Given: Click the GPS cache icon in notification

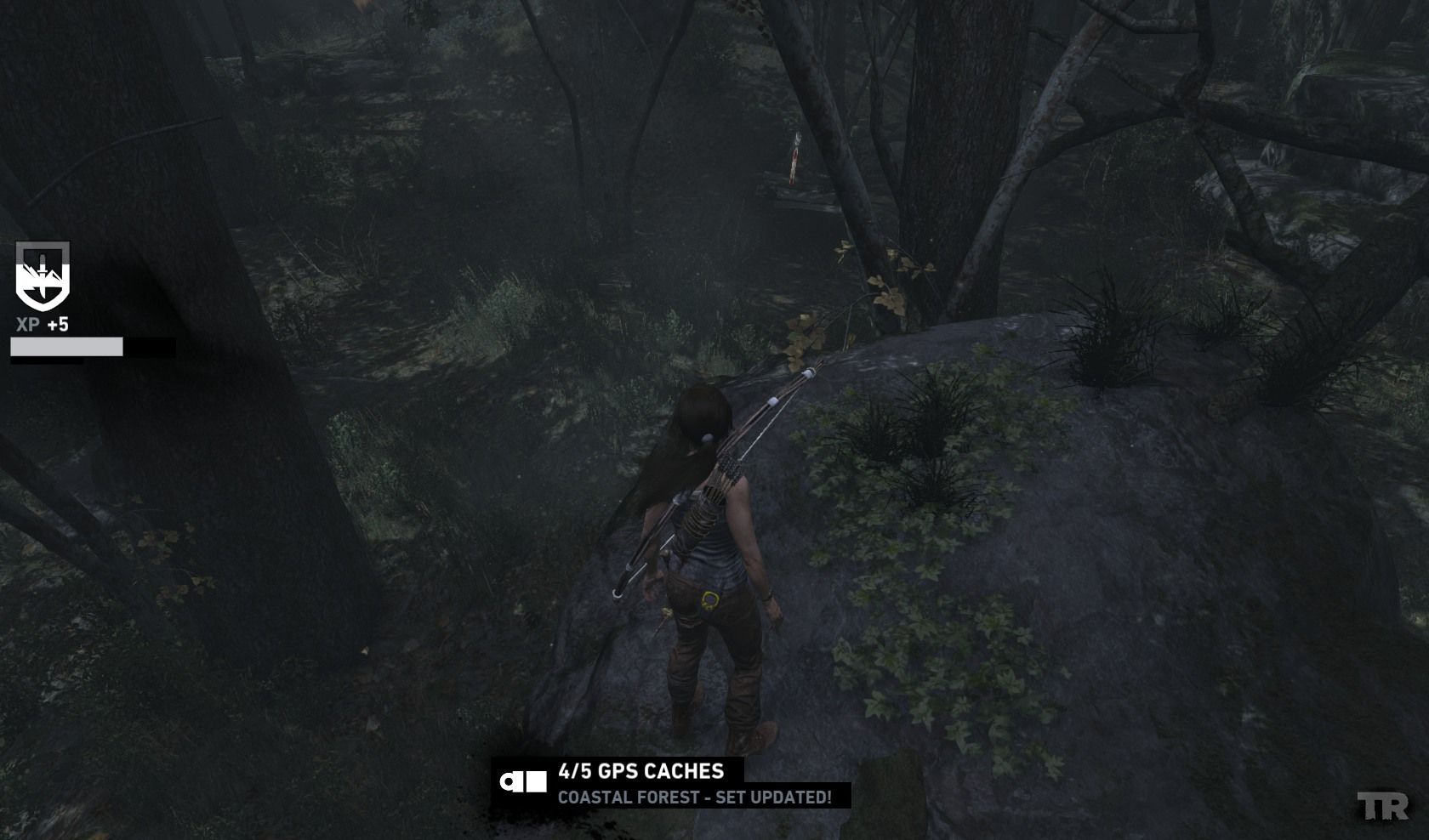Looking at the screenshot, I should 523,781.
